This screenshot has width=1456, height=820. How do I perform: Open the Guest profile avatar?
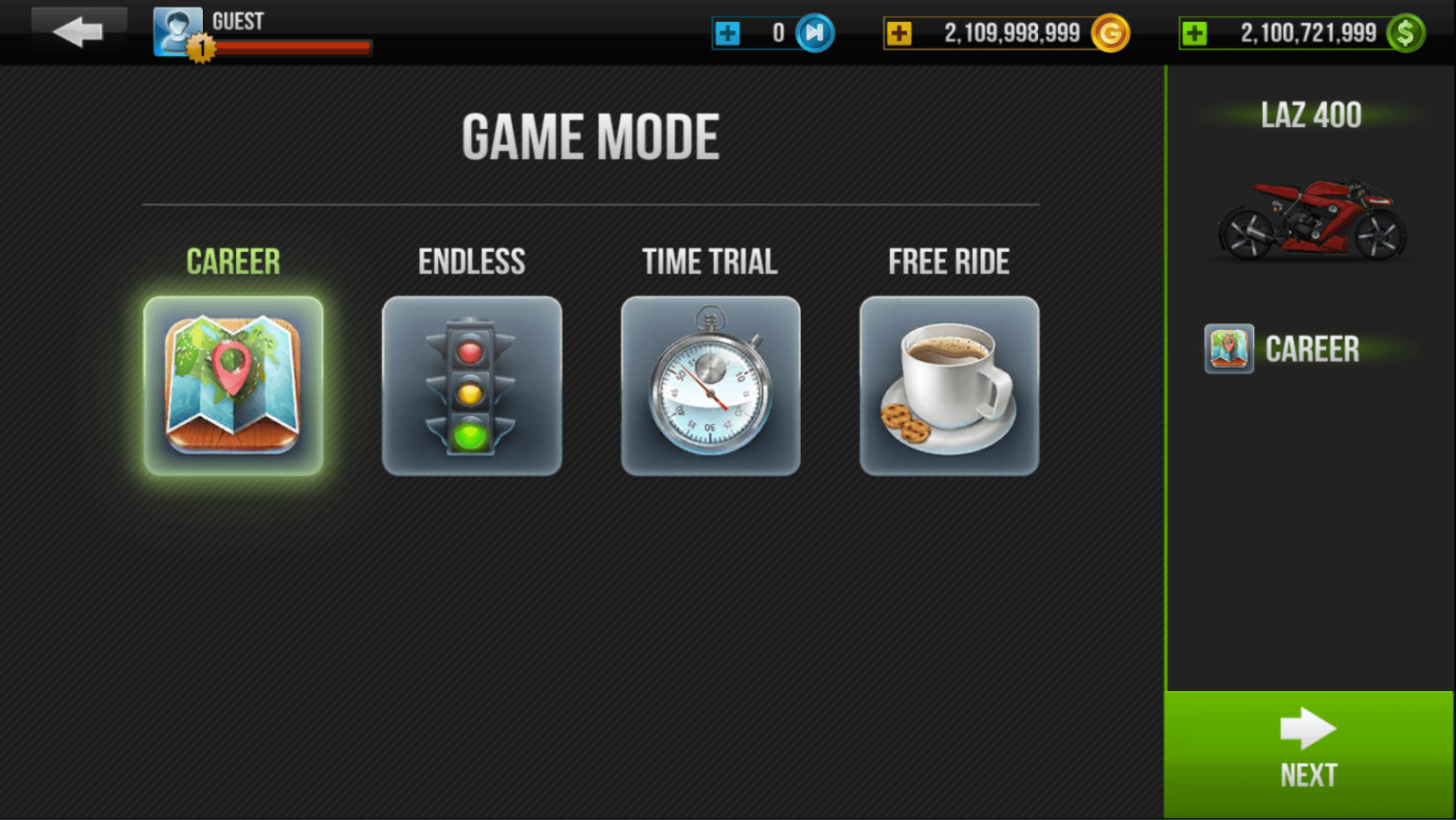point(176,28)
